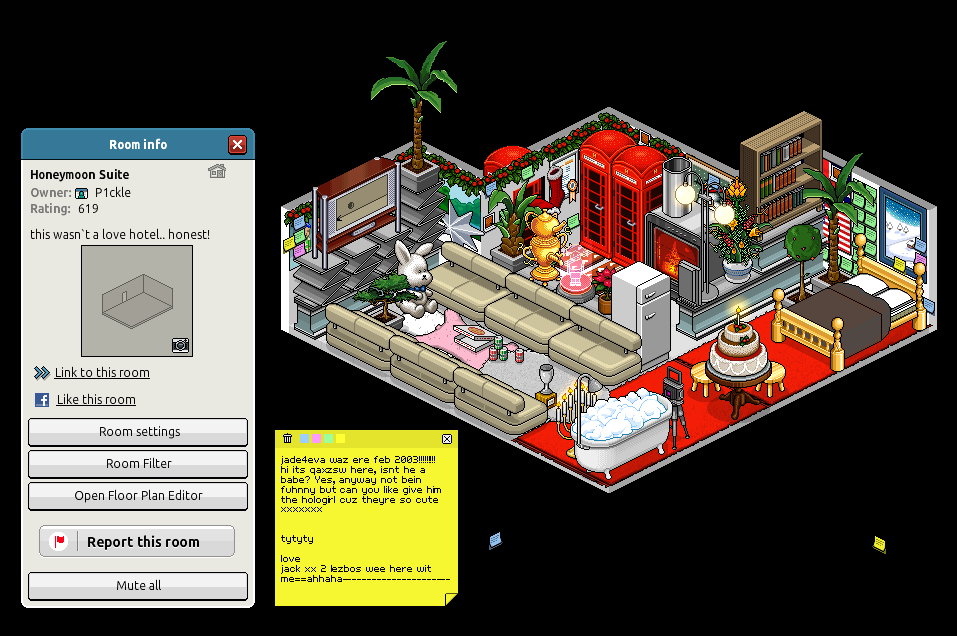Like this room on Facebook
The image size is (957, 636).
(x=95, y=400)
